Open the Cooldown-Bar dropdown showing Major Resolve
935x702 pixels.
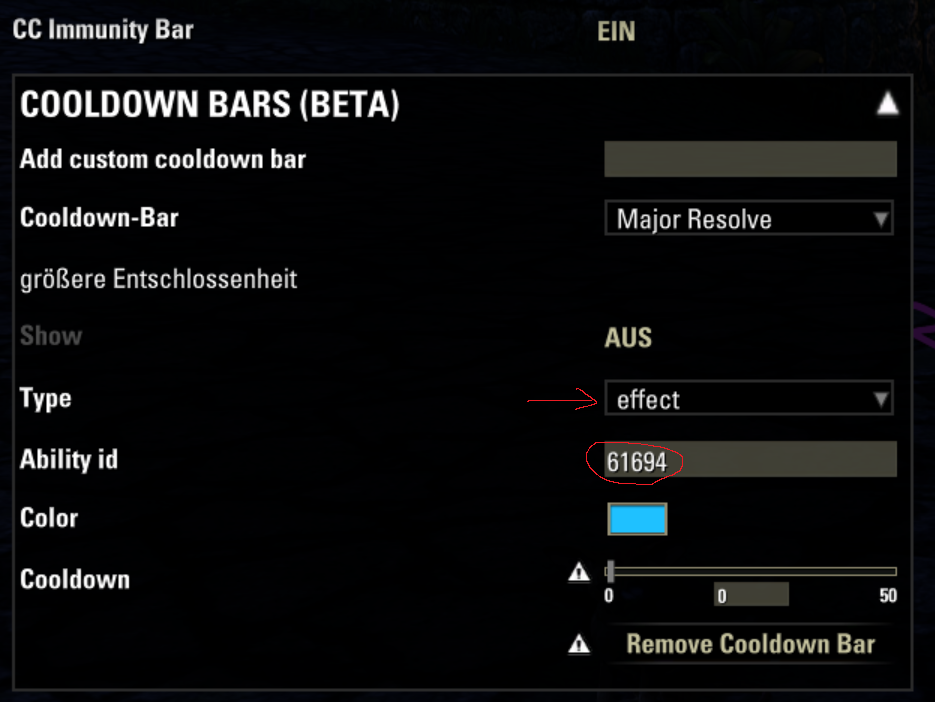coord(748,219)
